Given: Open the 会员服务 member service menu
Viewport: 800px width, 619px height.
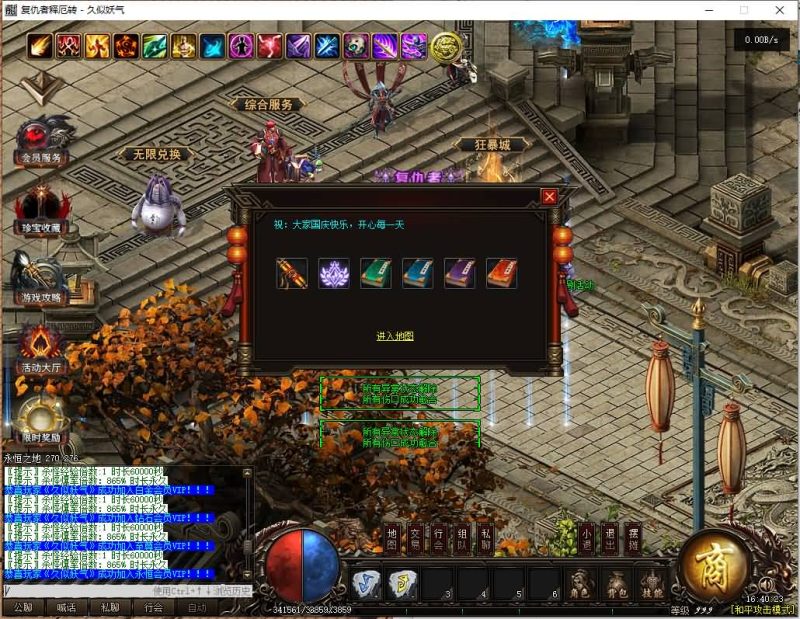Looking at the screenshot, I should click(41, 141).
